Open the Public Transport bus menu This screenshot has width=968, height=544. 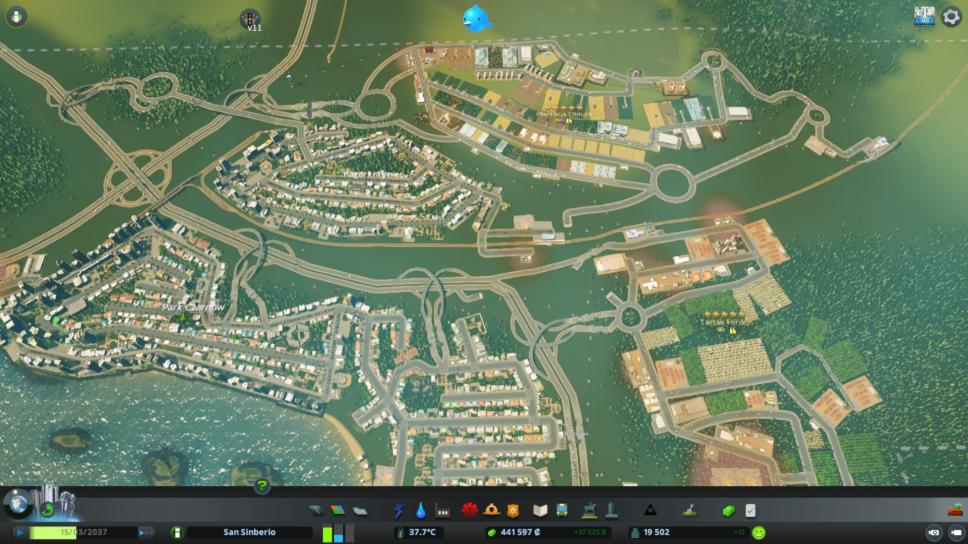[x=563, y=510]
